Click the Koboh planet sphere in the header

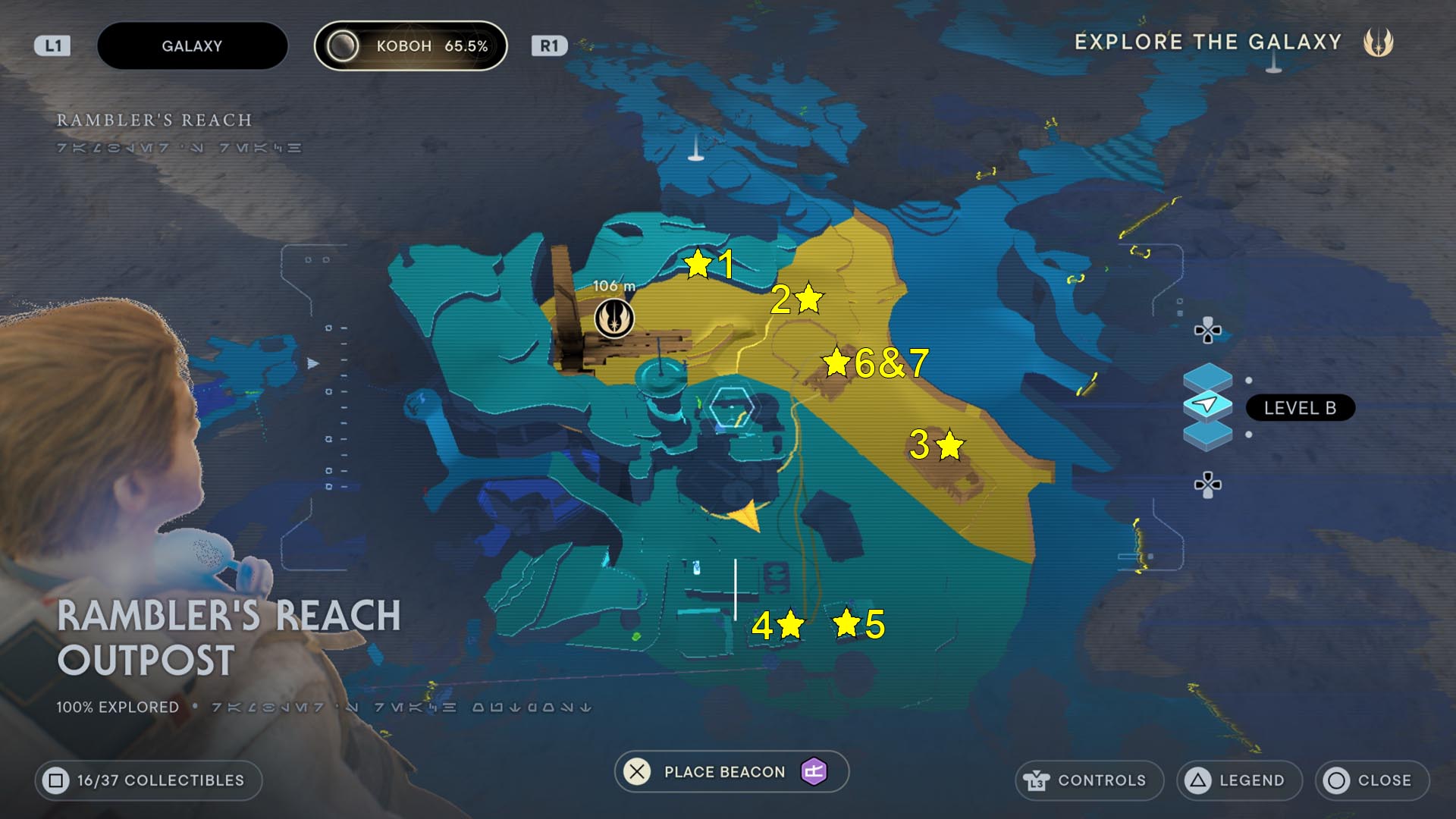pyautogui.click(x=344, y=46)
